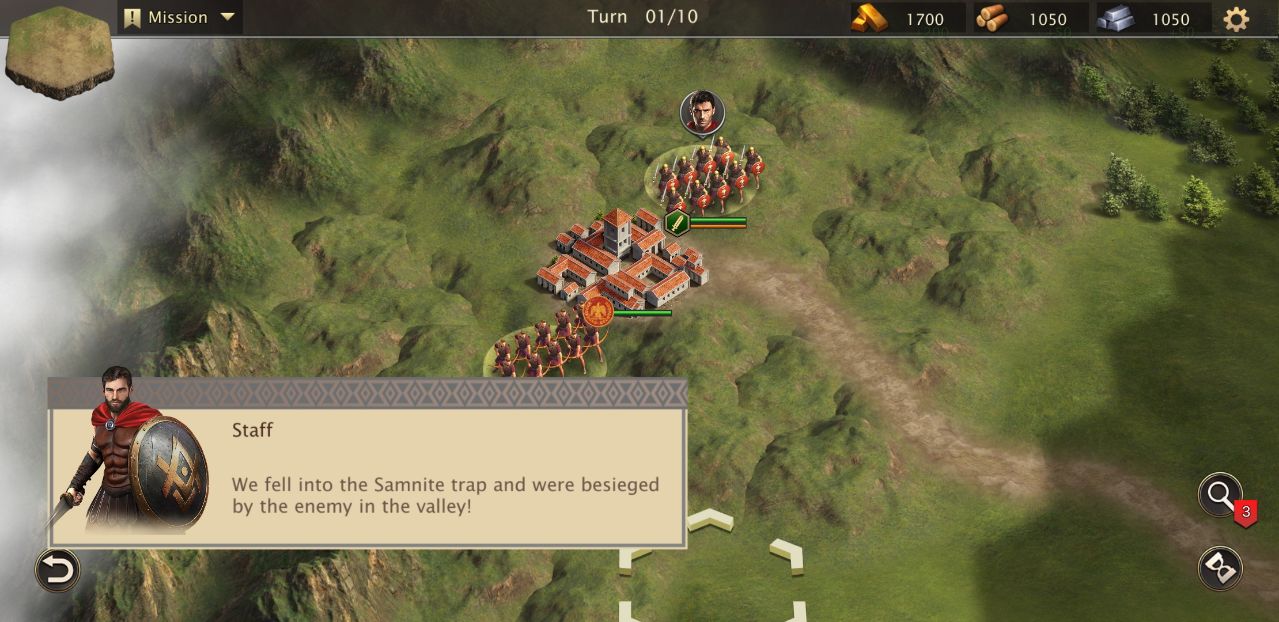1279x622 pixels.
Task: Click the gold bars resource icon
Action: pyautogui.click(x=869, y=18)
